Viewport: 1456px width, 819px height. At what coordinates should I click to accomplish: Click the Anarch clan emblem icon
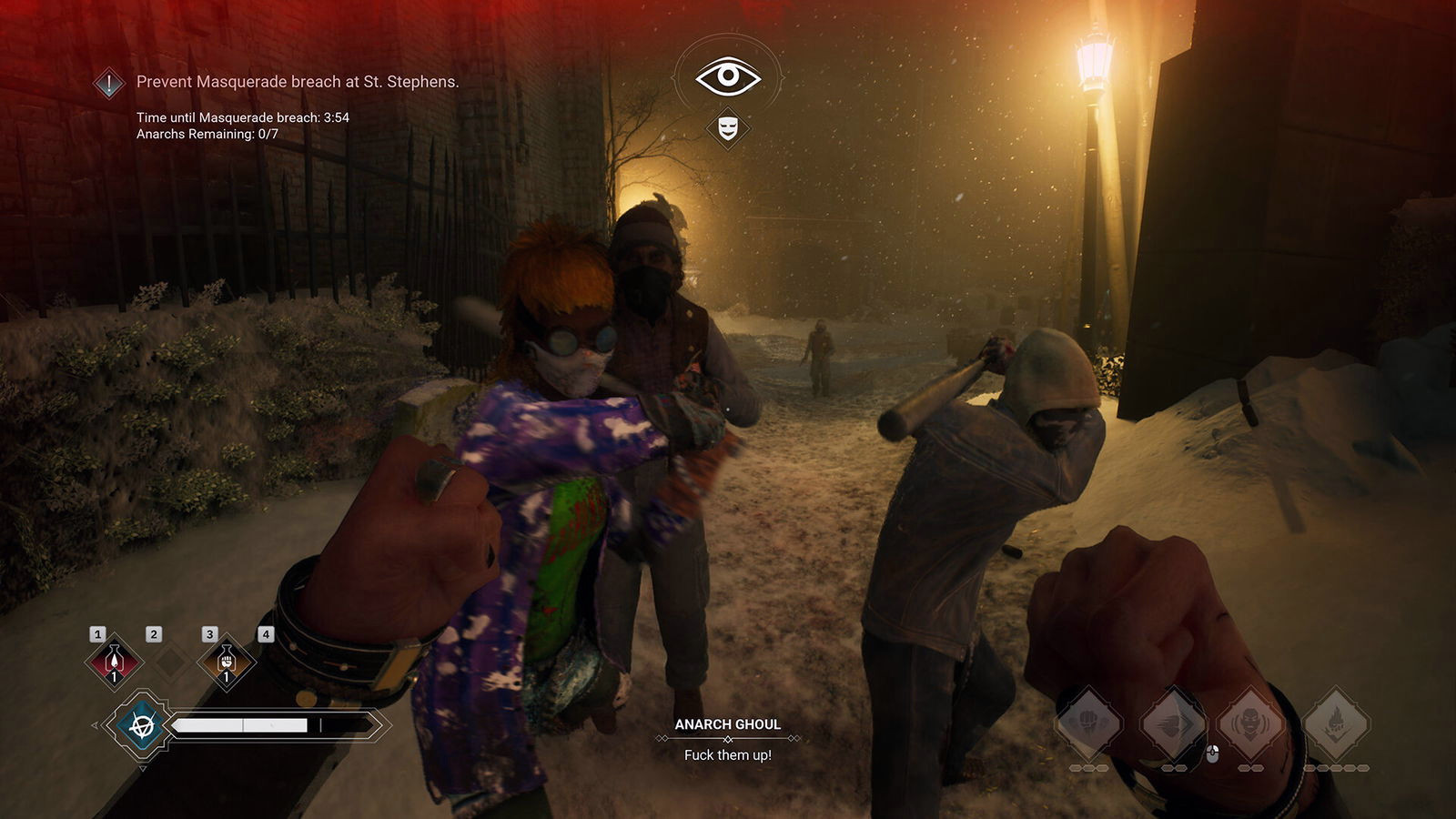point(141,725)
